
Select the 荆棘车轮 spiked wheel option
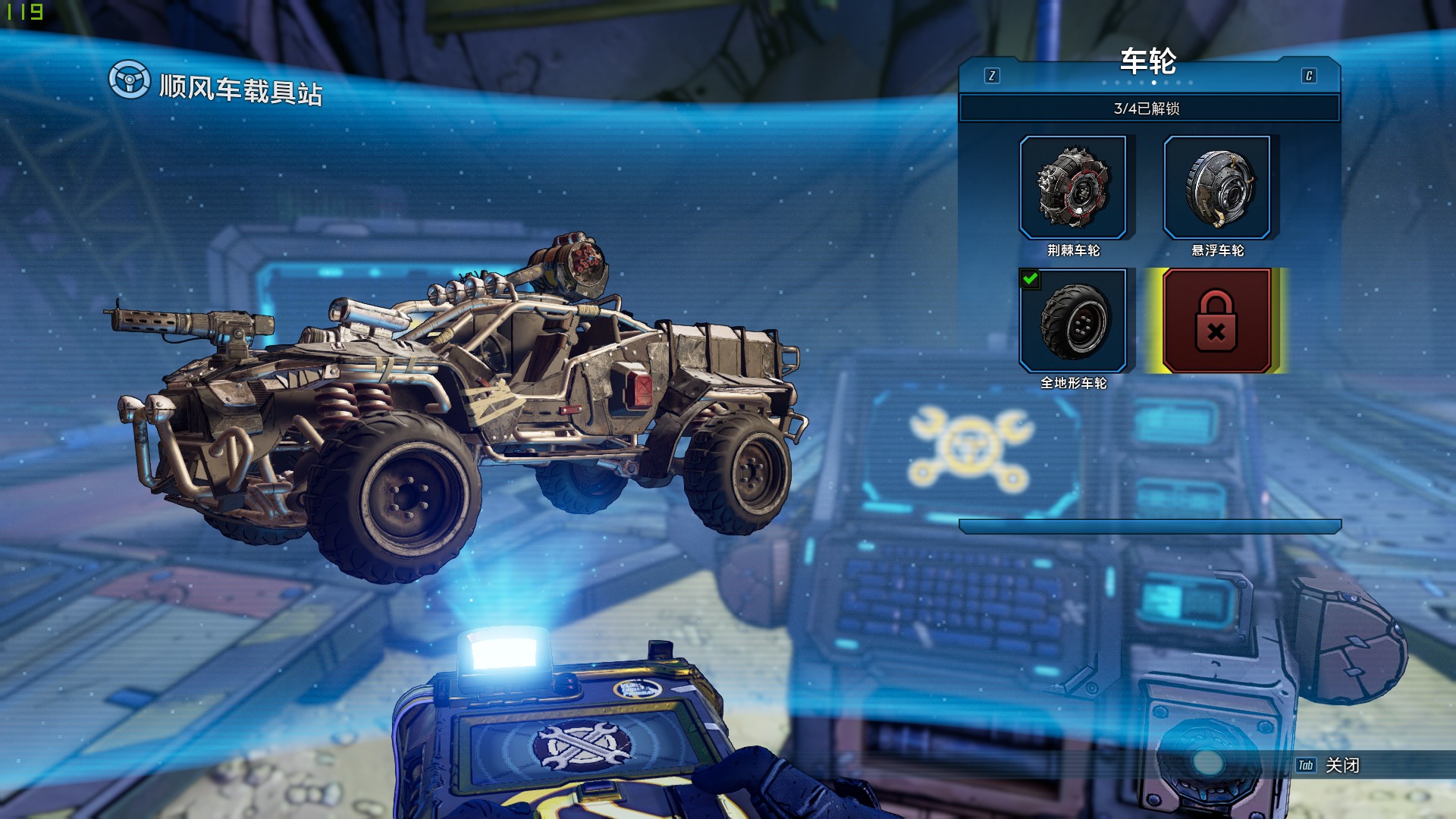point(1073,188)
